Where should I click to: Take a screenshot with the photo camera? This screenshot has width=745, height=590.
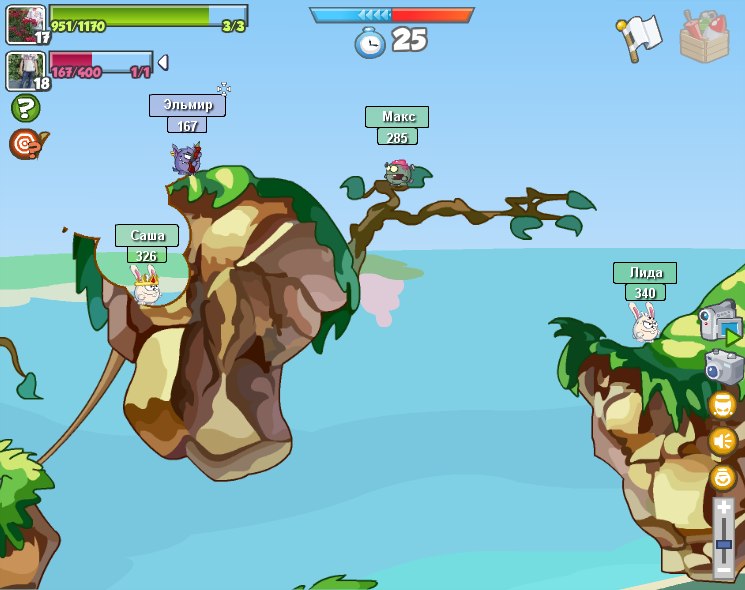point(724,367)
